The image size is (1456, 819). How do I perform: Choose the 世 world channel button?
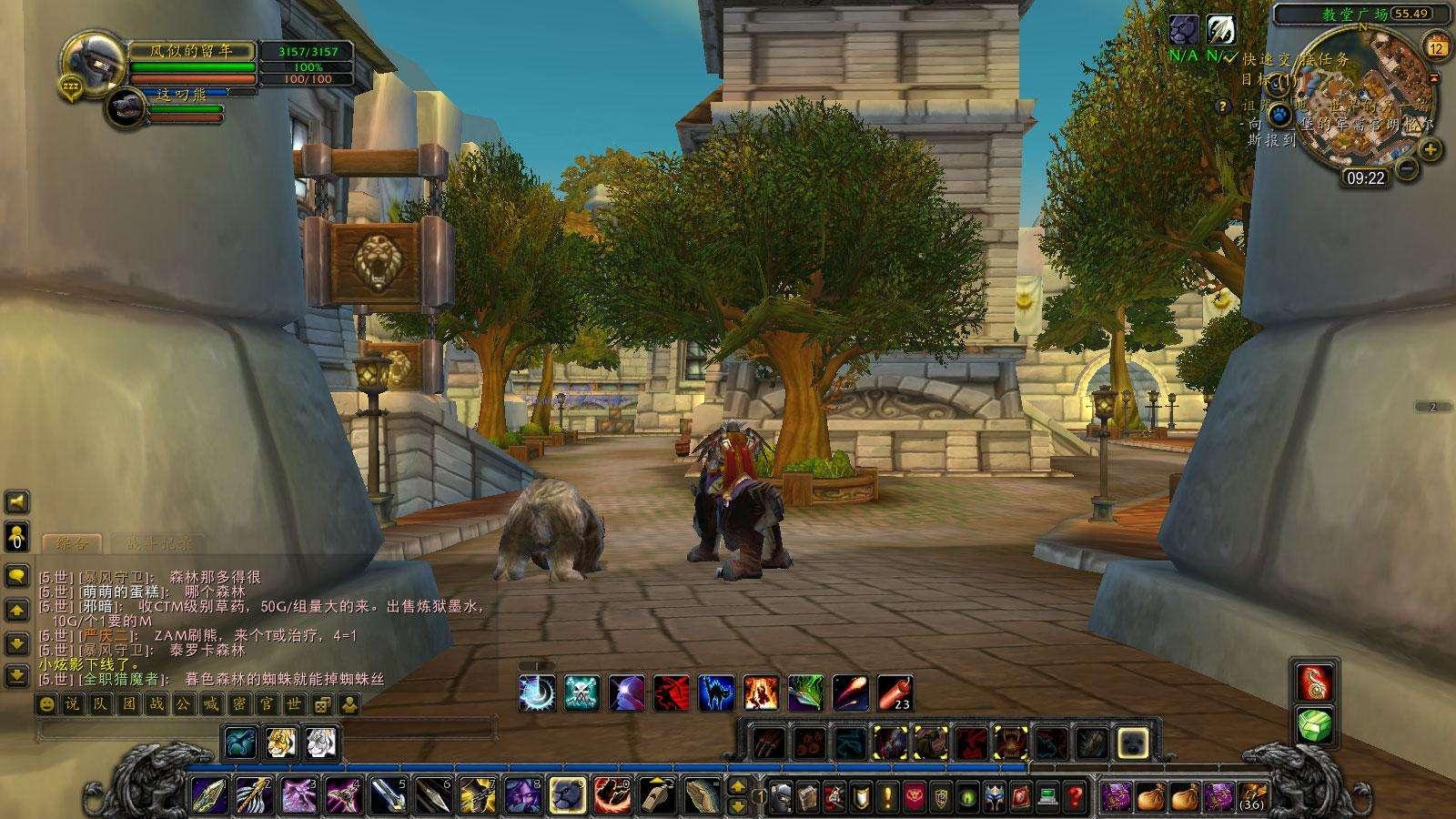pos(293,703)
